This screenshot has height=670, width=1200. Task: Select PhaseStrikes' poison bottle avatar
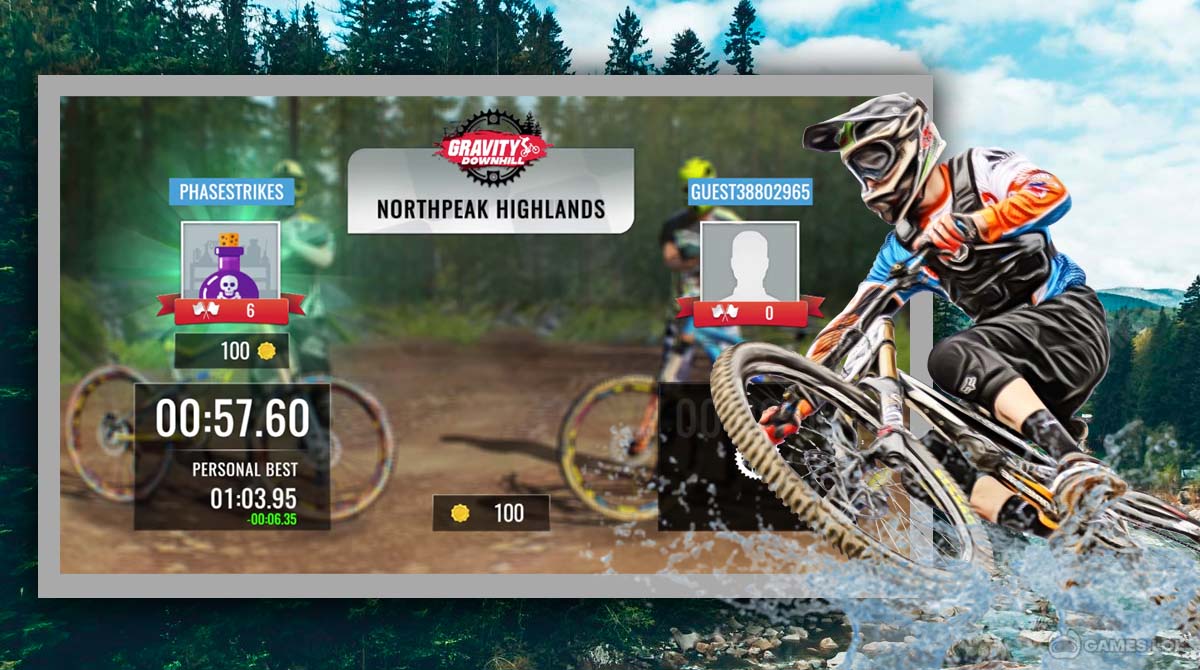[231, 260]
